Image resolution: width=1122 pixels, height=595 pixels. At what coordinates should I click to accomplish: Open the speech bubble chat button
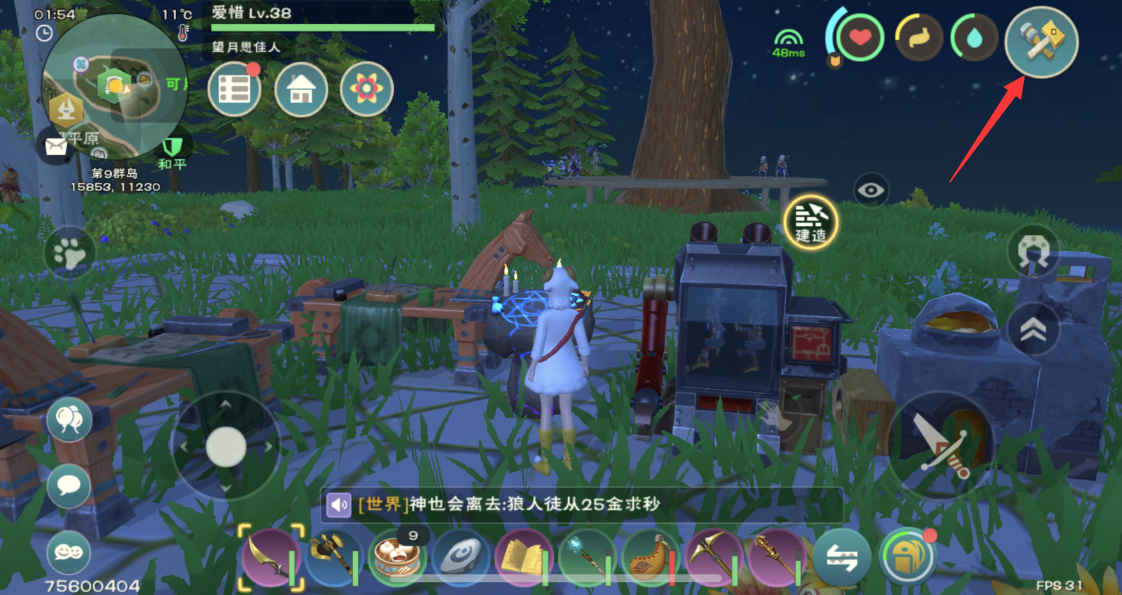tap(69, 485)
